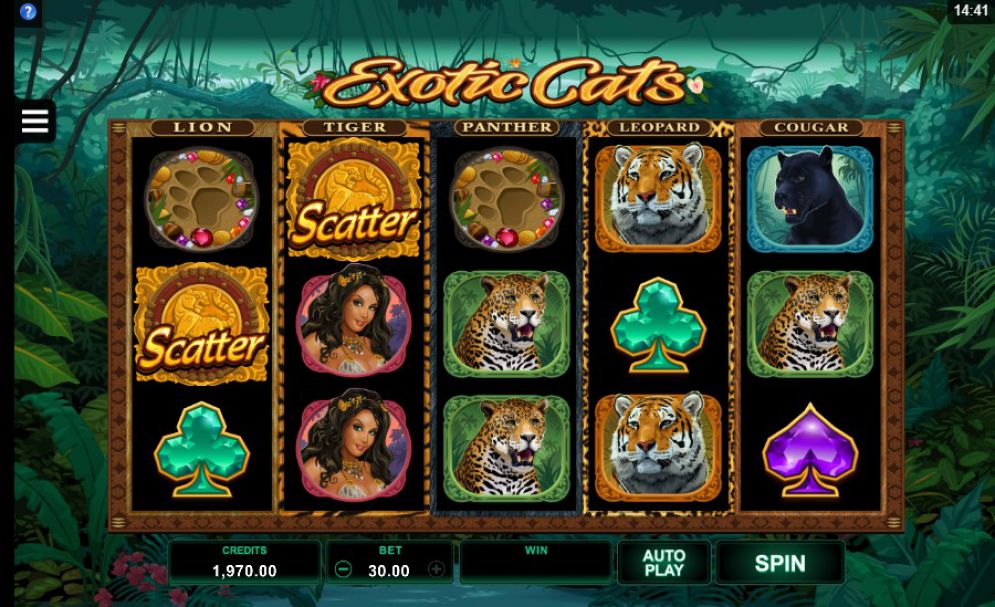
Task: Open help via the question mark icon
Action: [28, 12]
